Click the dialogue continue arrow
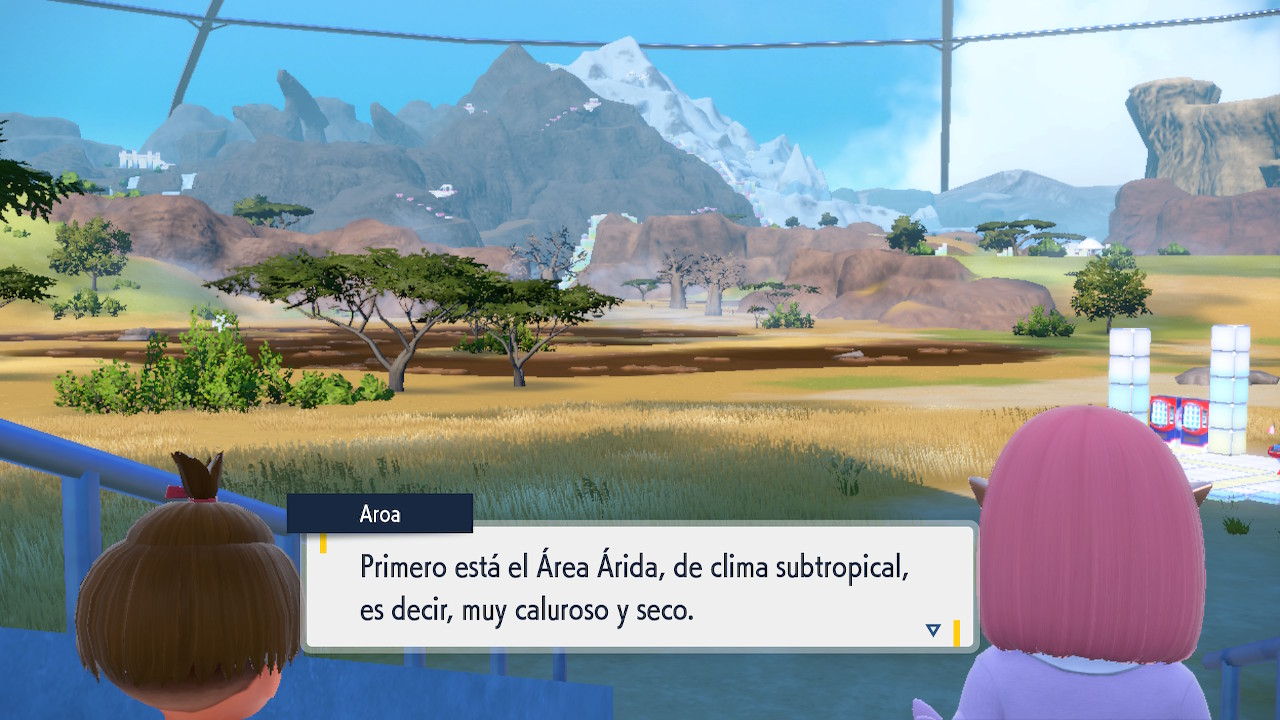 pos(933,630)
